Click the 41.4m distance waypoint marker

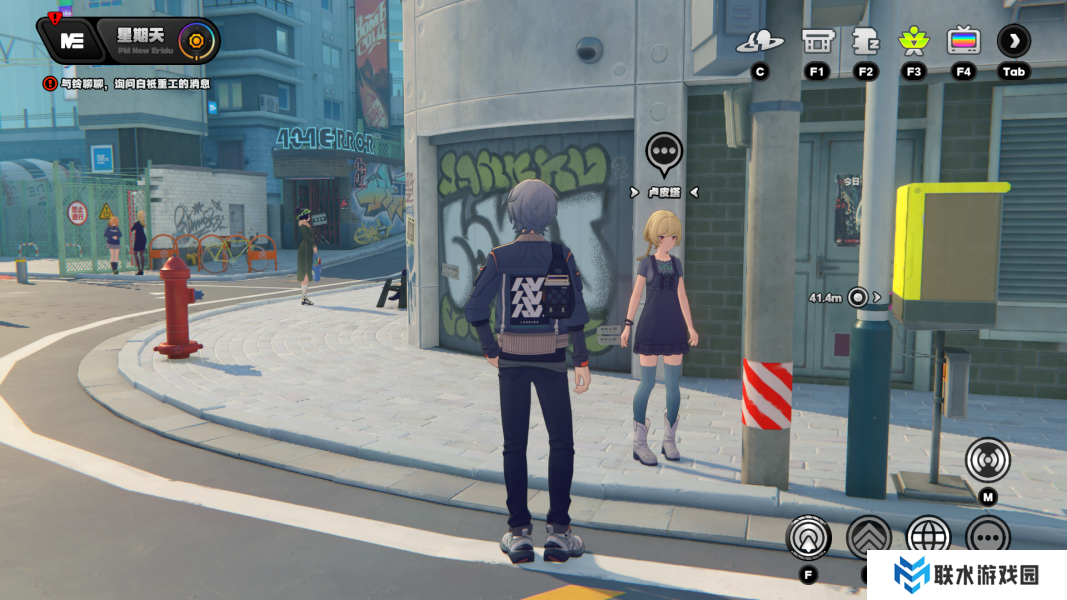pos(857,297)
